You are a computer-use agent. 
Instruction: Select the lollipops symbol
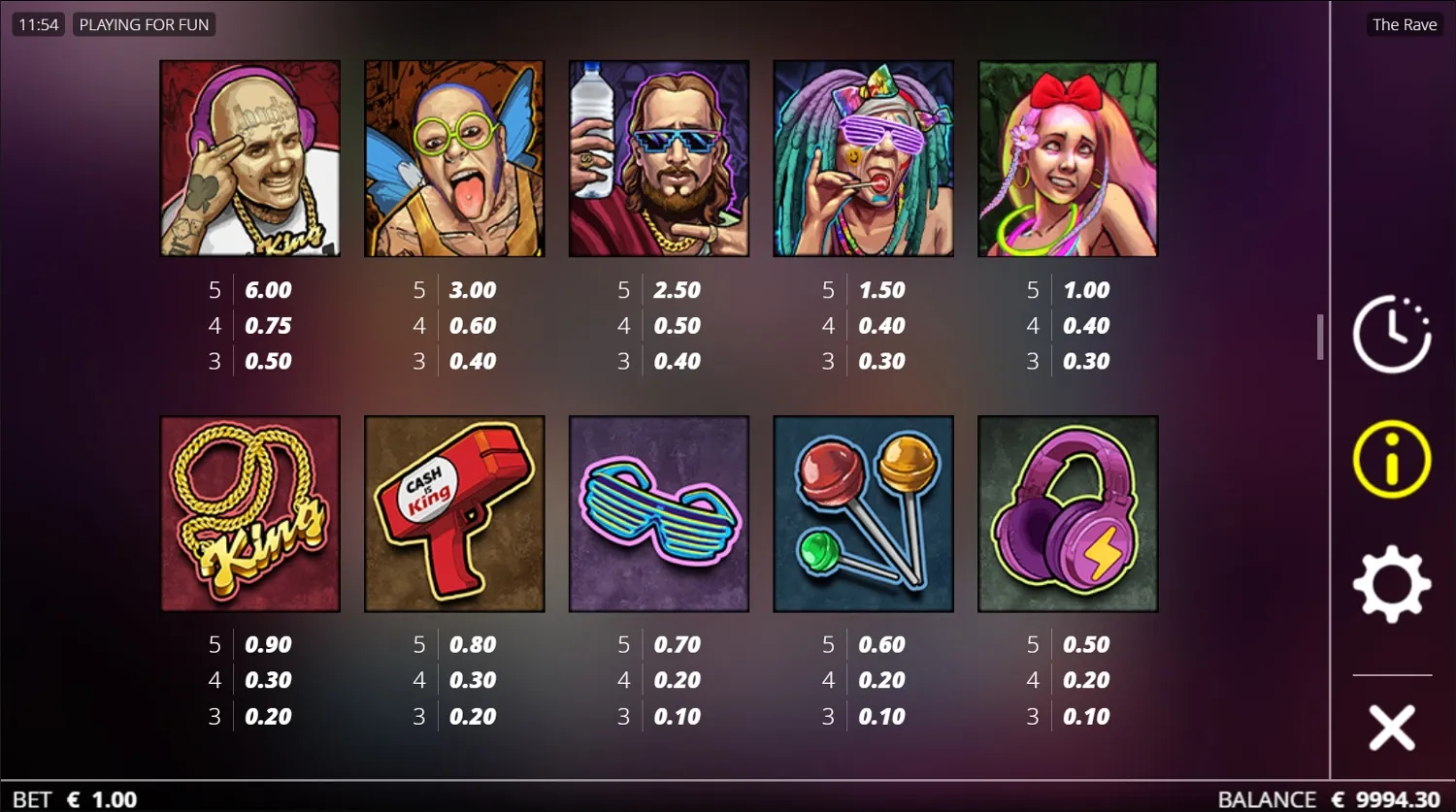pyautogui.click(x=863, y=513)
